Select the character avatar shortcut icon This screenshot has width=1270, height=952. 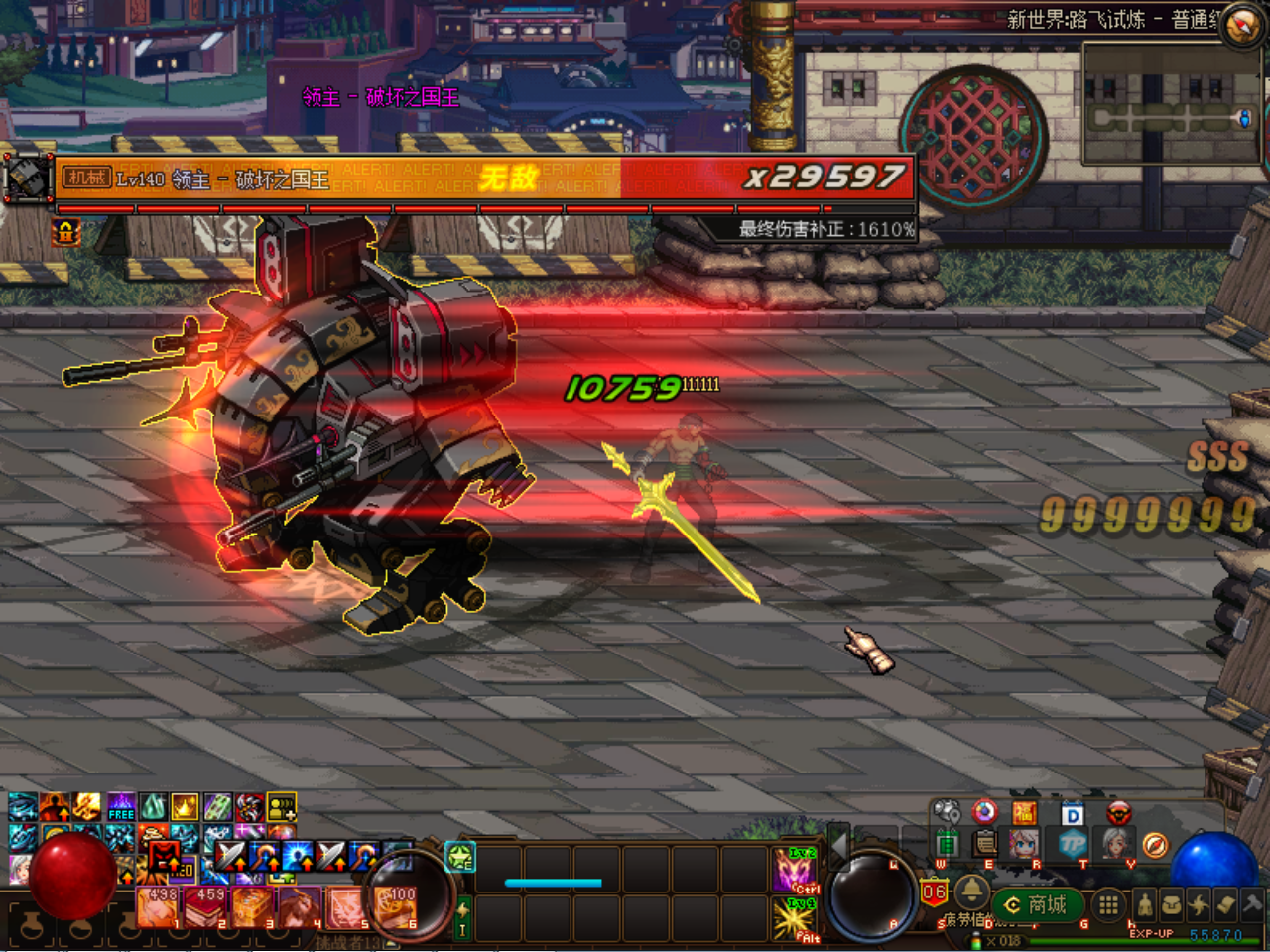1024,845
